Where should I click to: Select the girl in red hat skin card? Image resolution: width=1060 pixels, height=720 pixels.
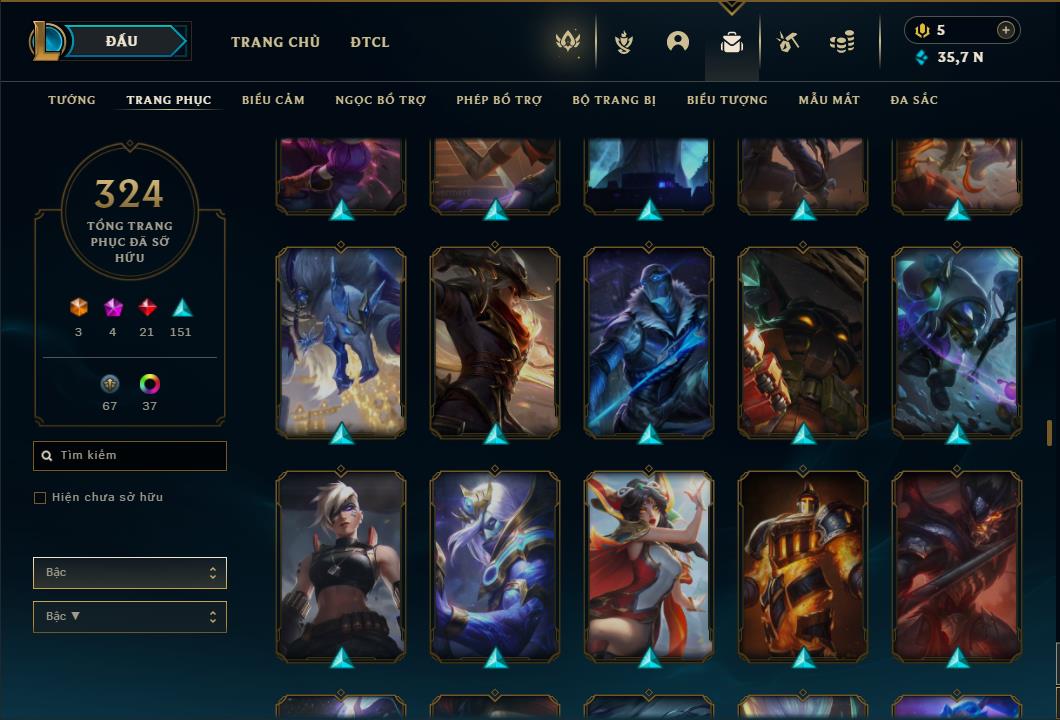pos(649,565)
